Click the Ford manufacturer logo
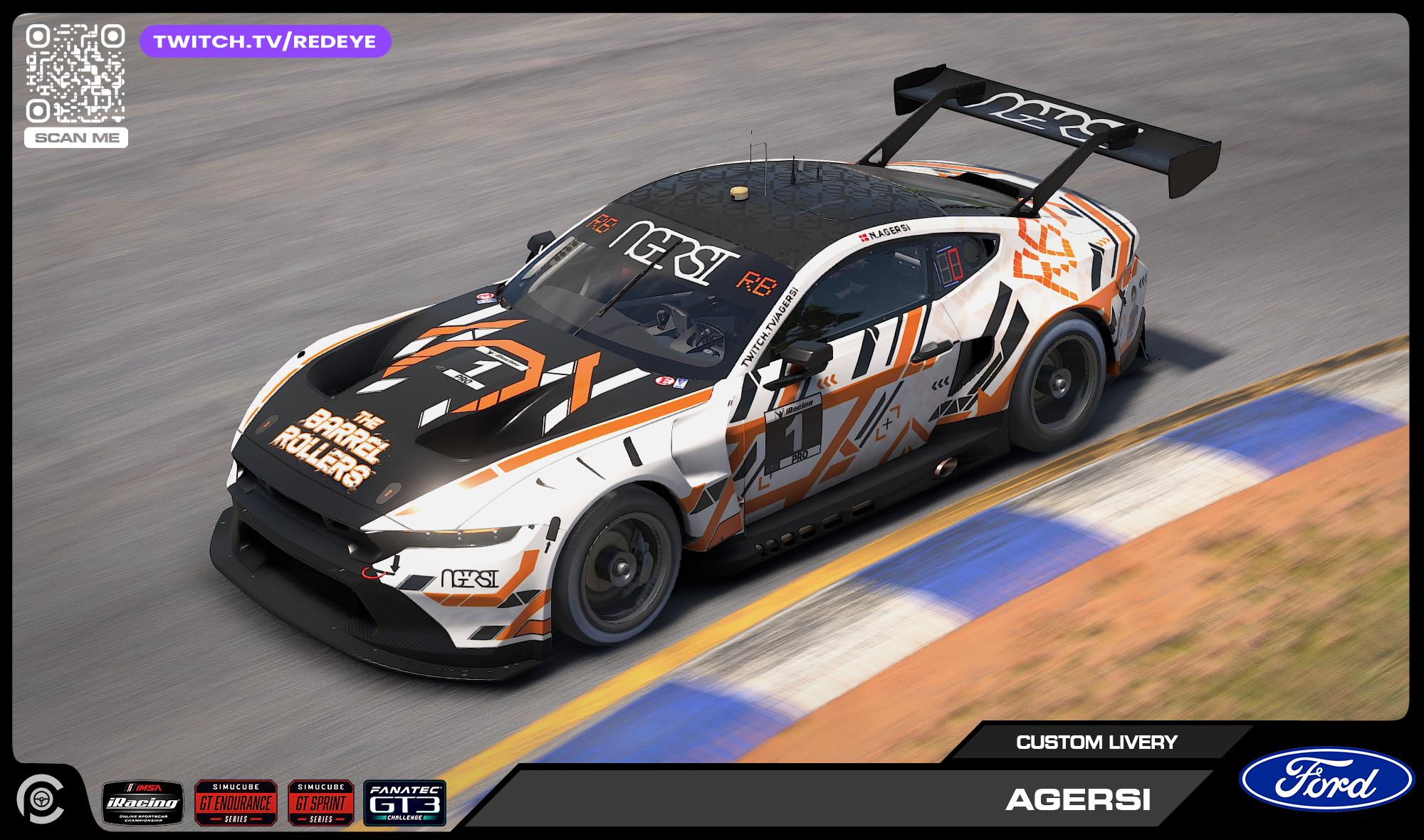1424x840 pixels. tap(1326, 779)
